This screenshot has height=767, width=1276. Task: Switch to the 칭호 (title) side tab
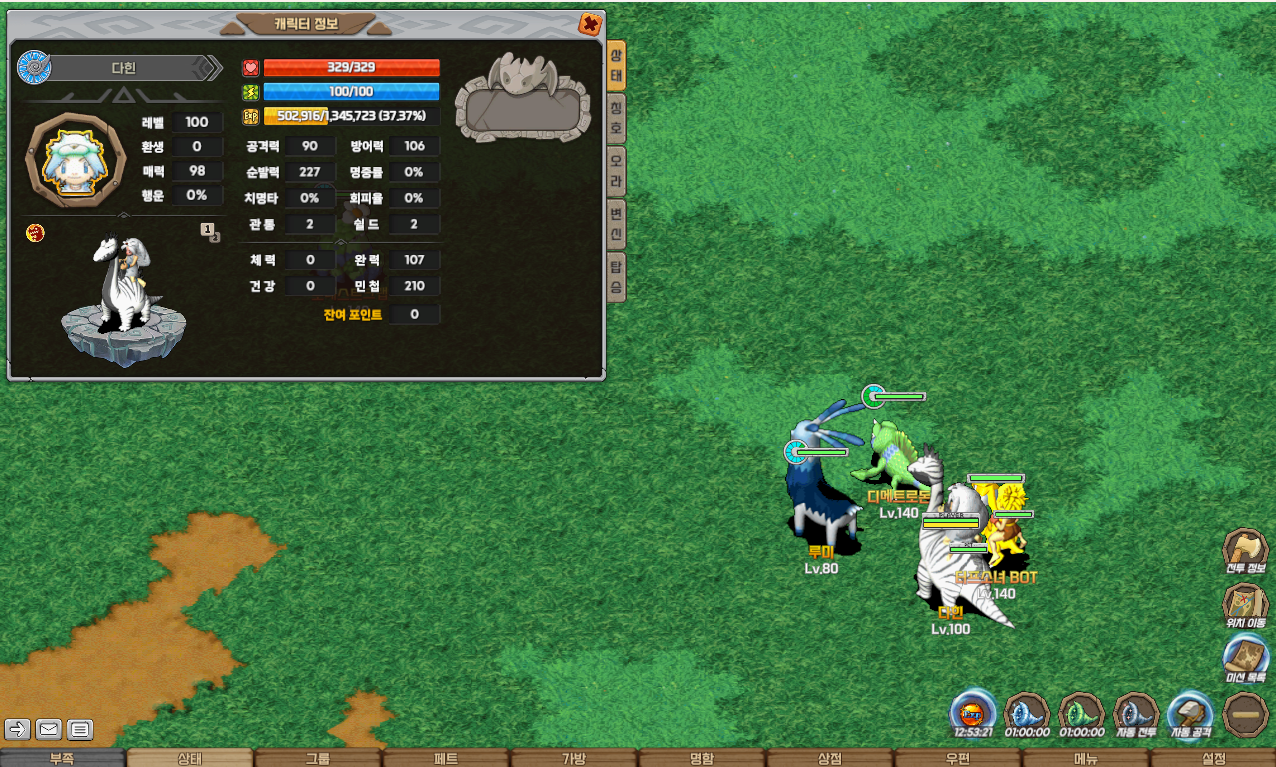coord(616,117)
